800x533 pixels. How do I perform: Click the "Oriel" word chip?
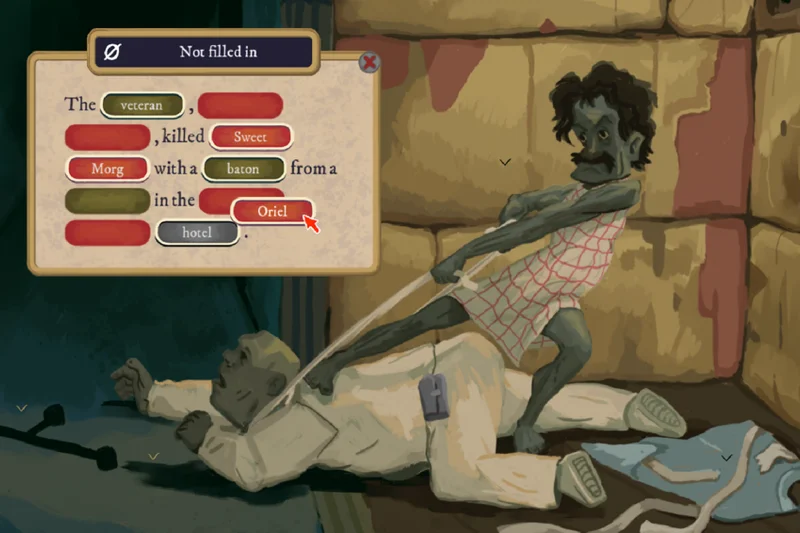(x=271, y=213)
